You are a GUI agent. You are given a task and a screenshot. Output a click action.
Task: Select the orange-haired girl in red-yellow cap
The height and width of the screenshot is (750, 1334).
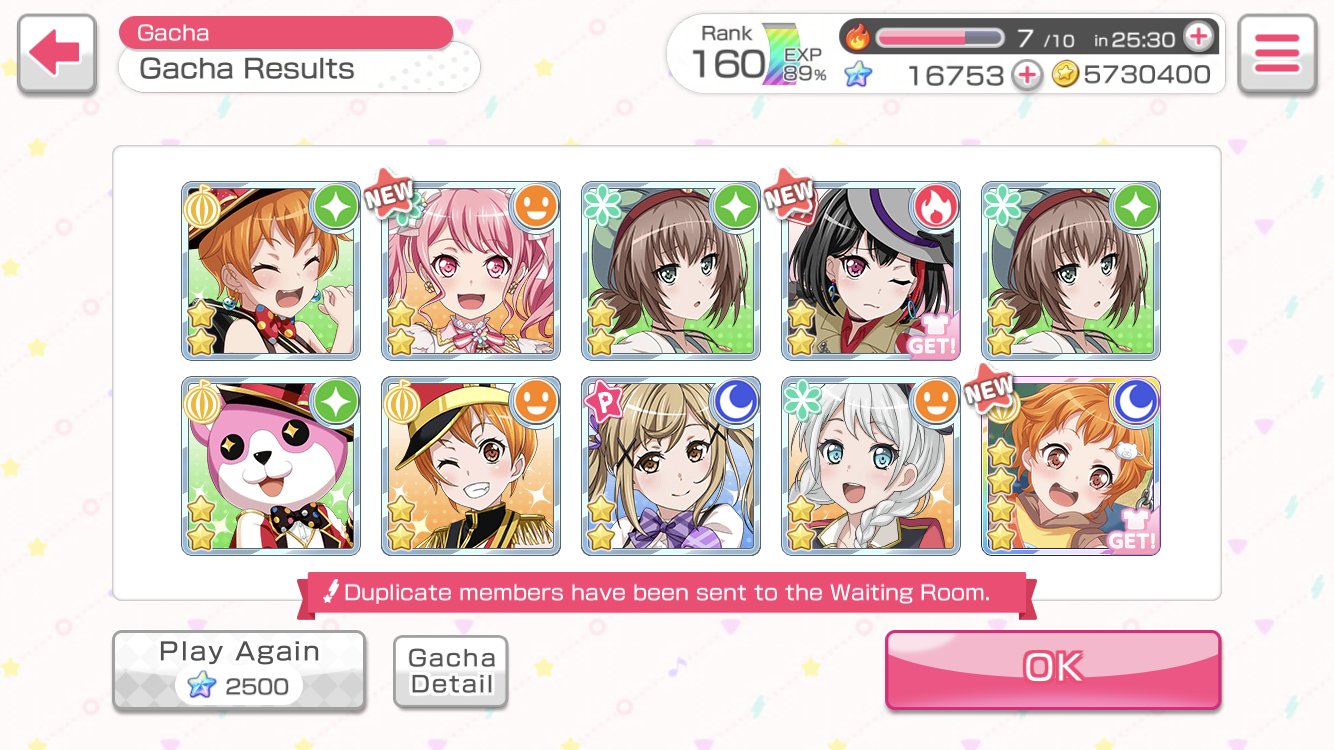pos(470,465)
